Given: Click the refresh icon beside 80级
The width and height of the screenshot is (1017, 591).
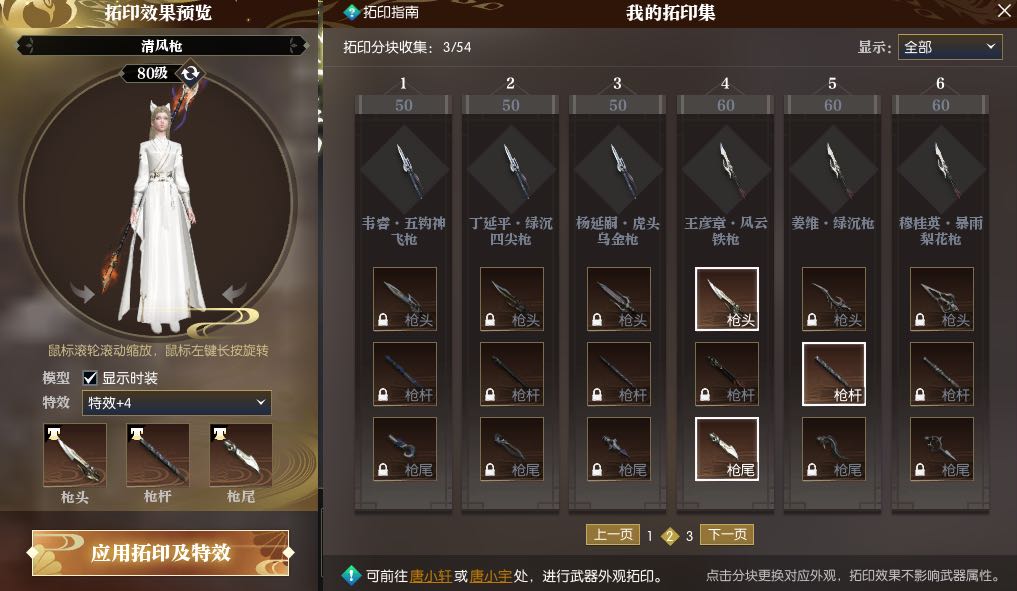Looking at the screenshot, I should [191, 73].
